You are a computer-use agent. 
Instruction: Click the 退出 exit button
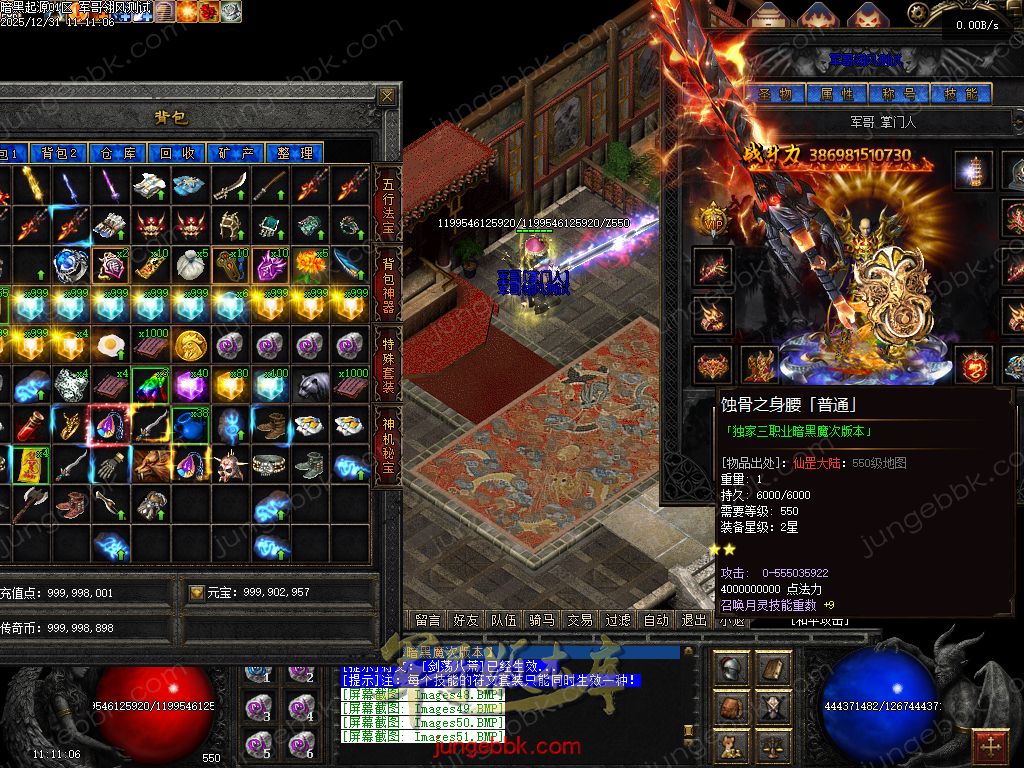pyautogui.click(x=694, y=620)
